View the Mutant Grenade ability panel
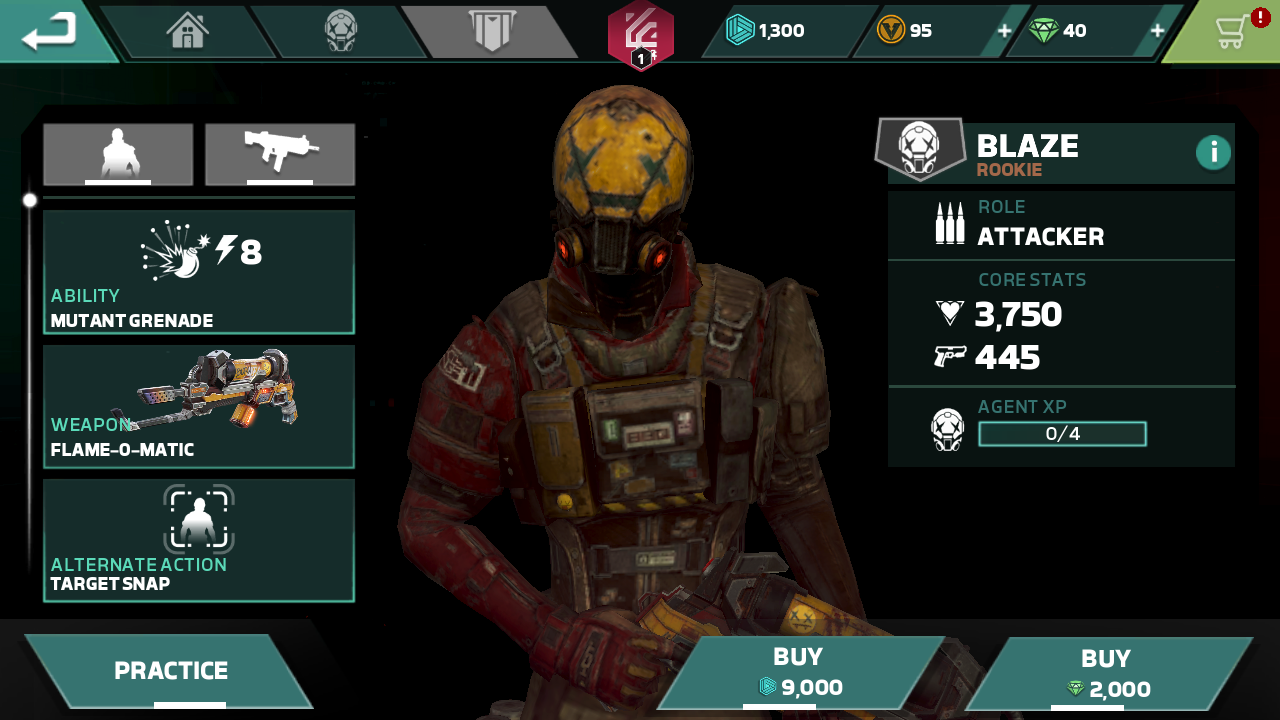1280x720 pixels. pyautogui.click(x=199, y=272)
